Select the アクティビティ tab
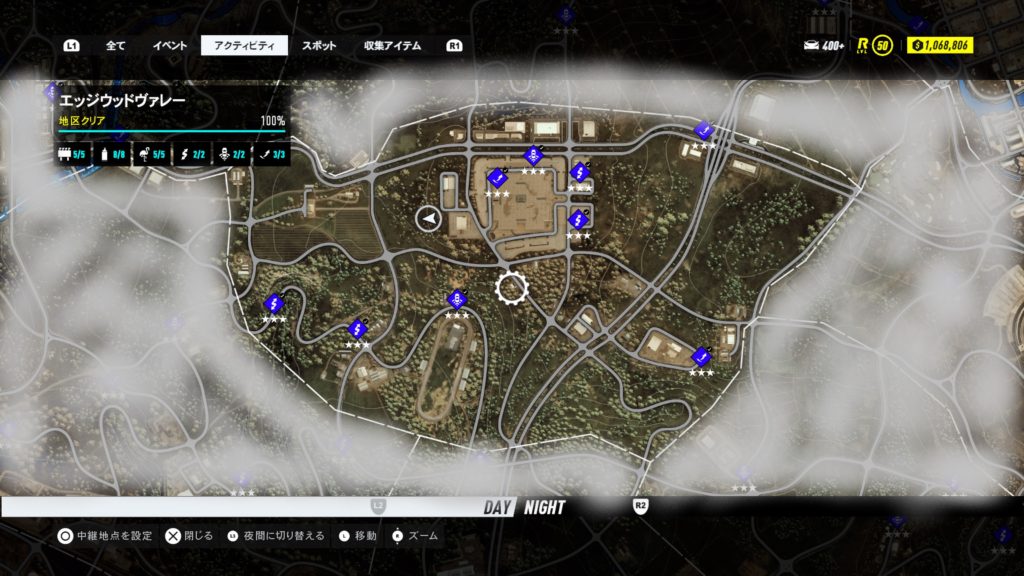The image size is (1024, 576). click(x=244, y=45)
